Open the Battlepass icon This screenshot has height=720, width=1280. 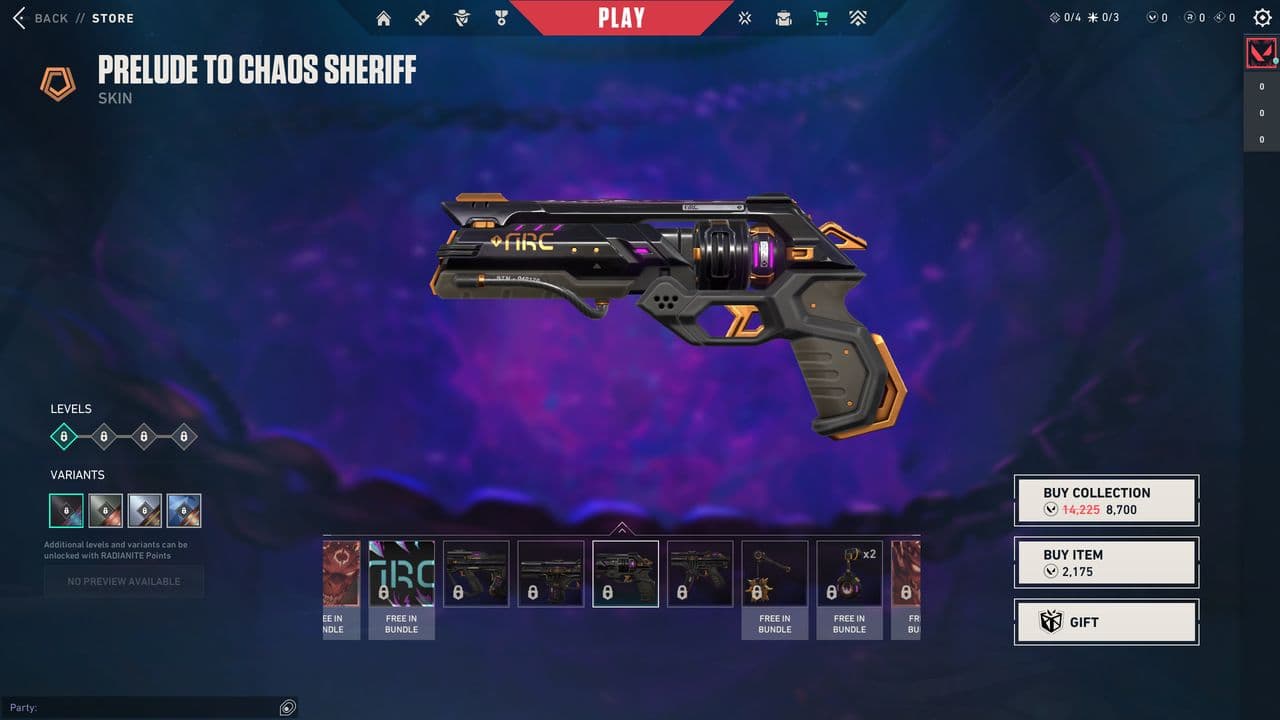421,17
